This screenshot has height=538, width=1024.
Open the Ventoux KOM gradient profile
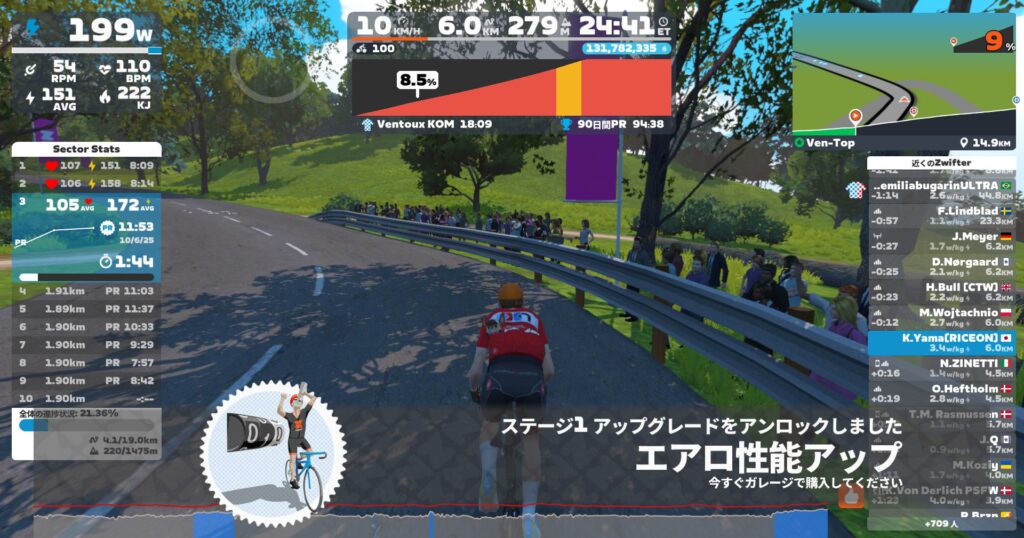[511, 88]
